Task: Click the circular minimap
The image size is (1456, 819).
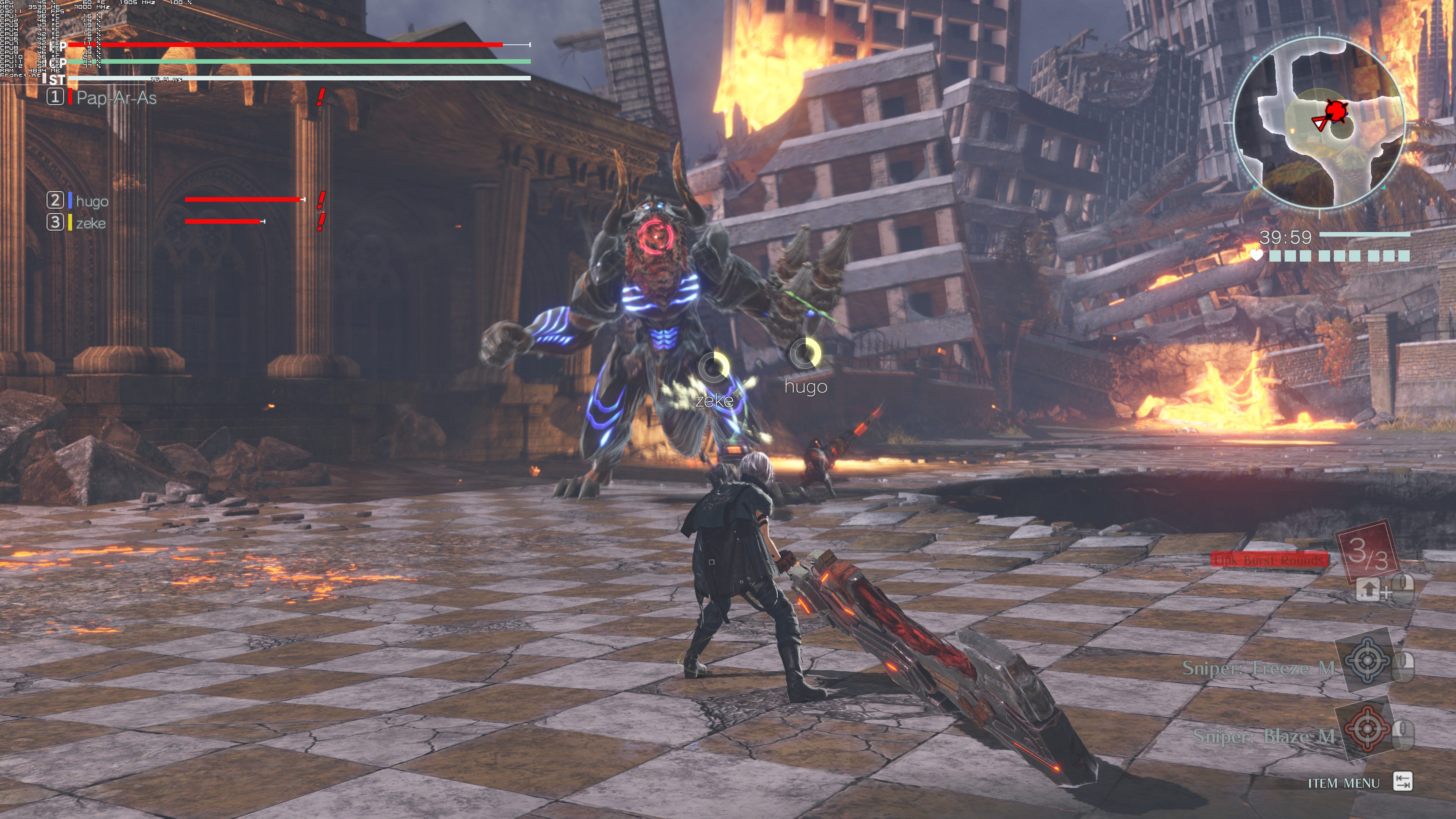Action: click(x=1319, y=123)
